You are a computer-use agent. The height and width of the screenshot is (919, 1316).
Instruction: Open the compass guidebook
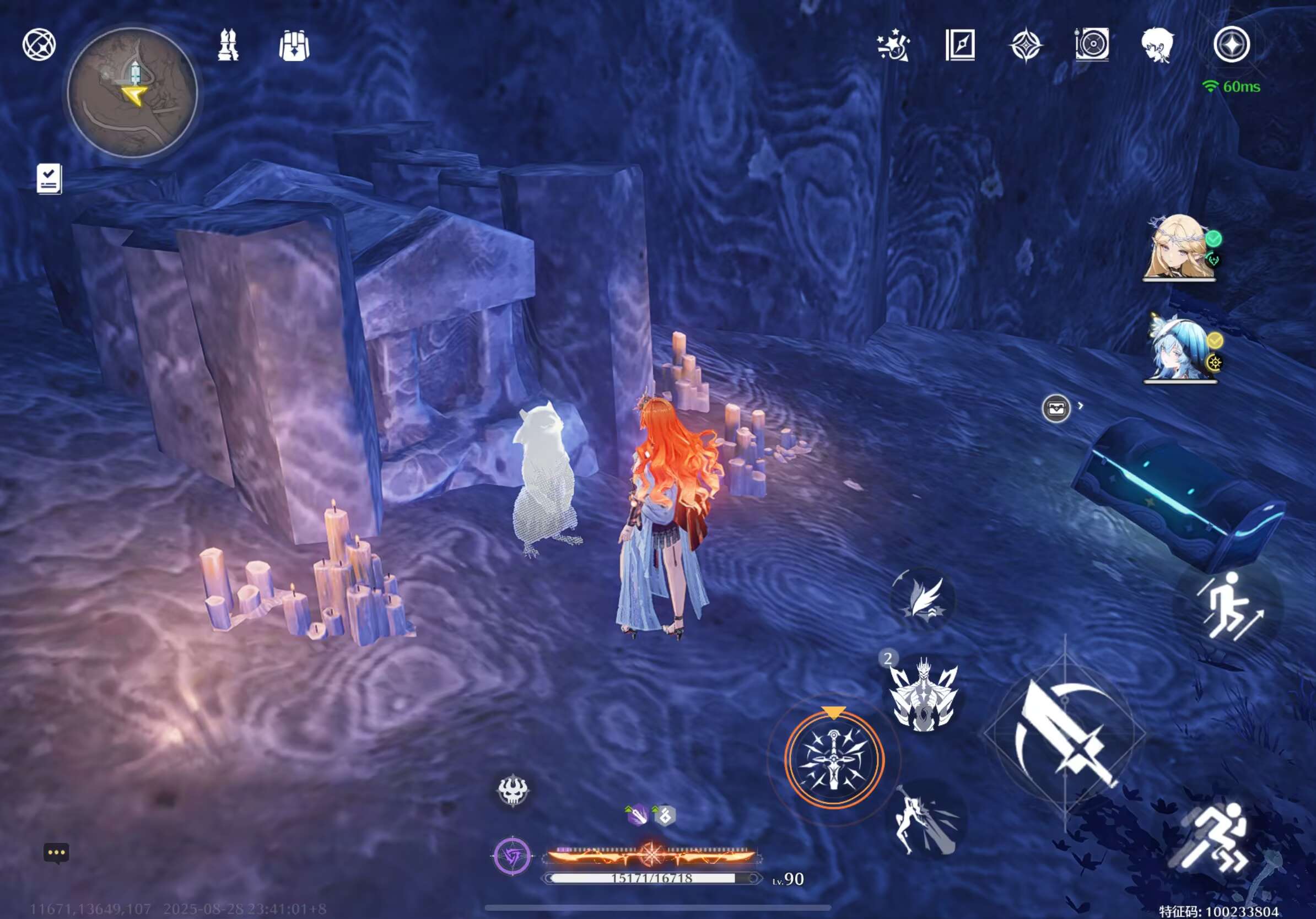coord(960,45)
